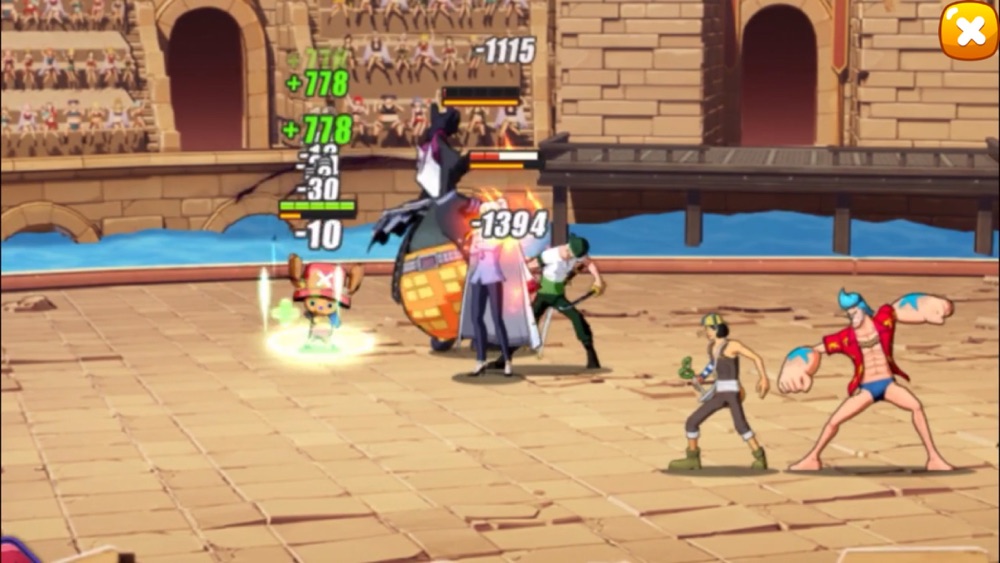Viewport: 1000px width, 563px height.
Task: Close the battle with the orange X button
Action: click(x=968, y=30)
